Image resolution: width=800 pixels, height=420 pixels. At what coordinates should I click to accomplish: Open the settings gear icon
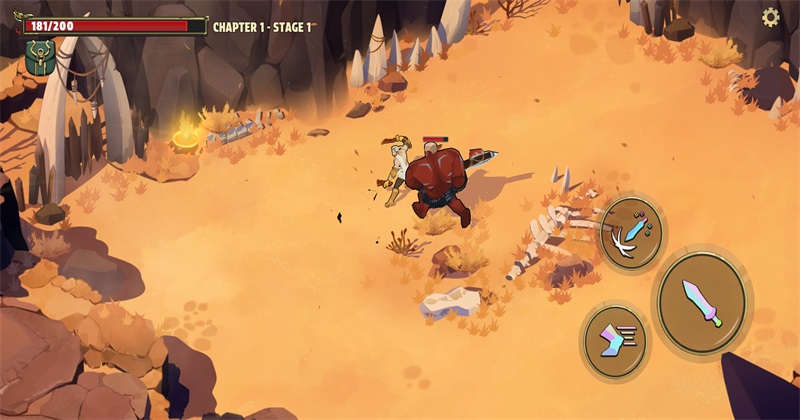771,17
